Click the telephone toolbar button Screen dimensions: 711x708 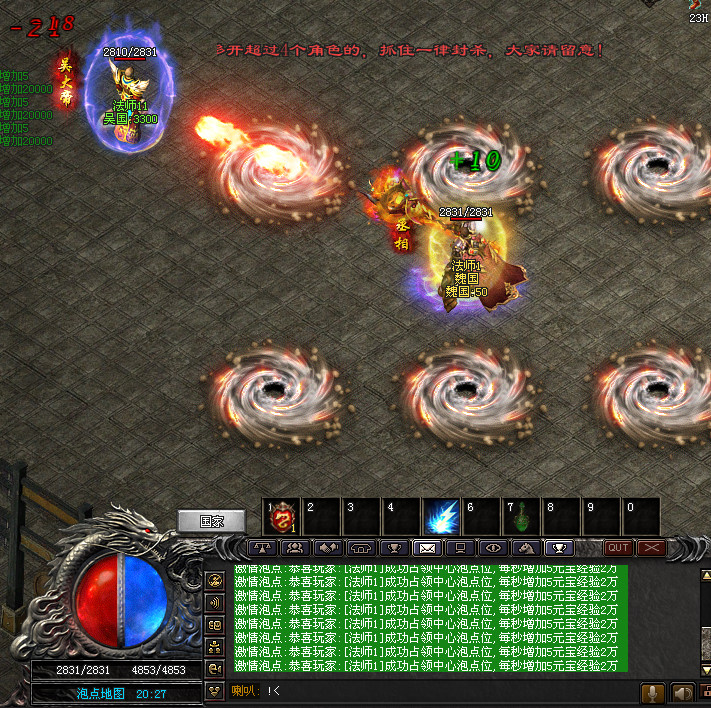tap(360, 548)
